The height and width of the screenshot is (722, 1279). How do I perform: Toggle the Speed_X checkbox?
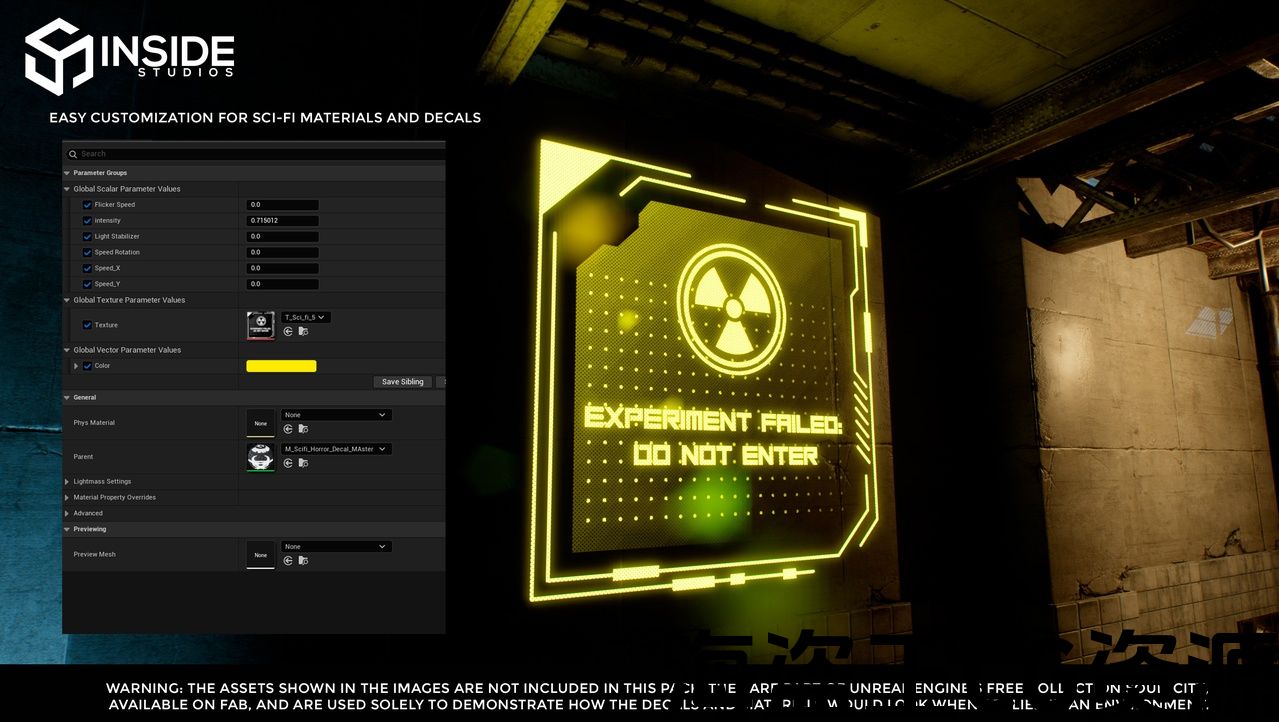(x=88, y=268)
